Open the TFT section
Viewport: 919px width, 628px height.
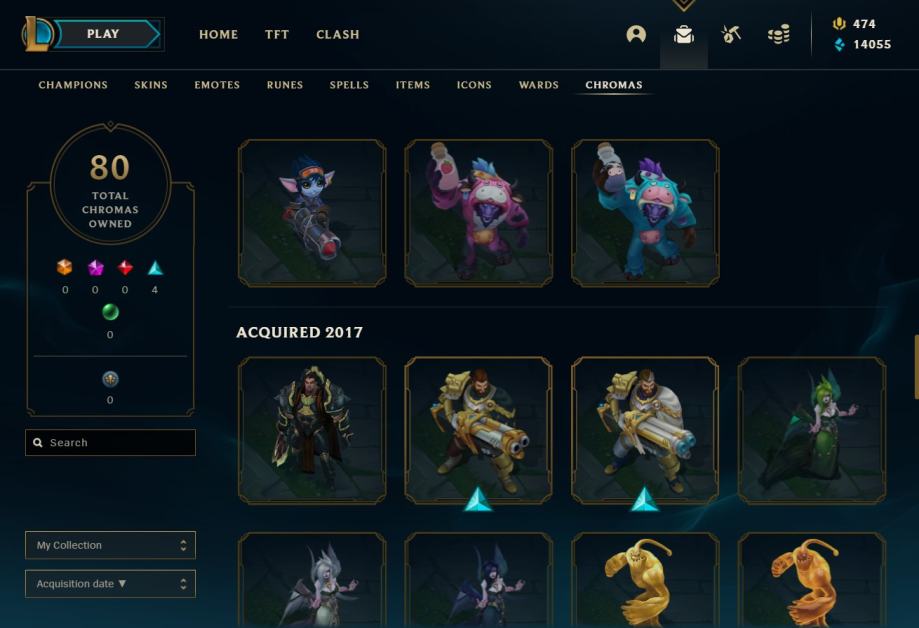(x=277, y=34)
